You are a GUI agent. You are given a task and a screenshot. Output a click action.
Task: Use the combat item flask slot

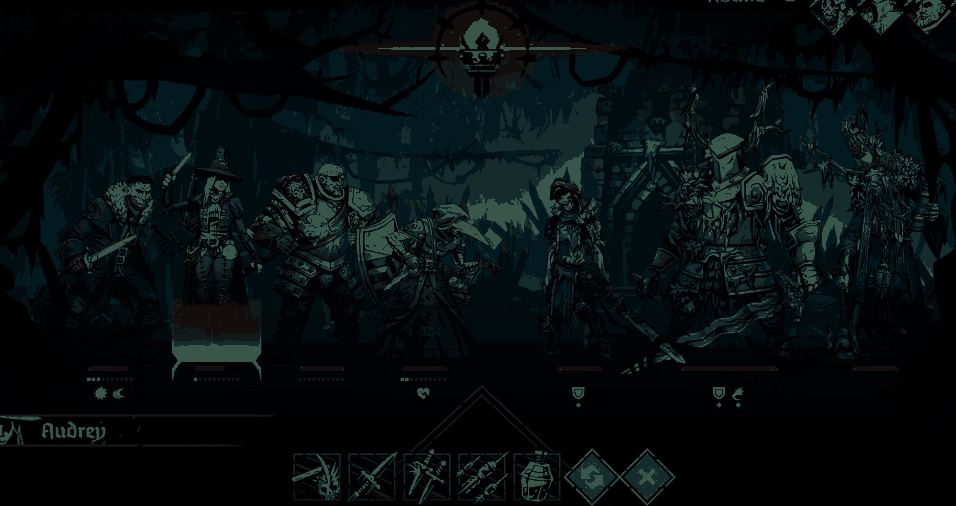(x=537, y=476)
